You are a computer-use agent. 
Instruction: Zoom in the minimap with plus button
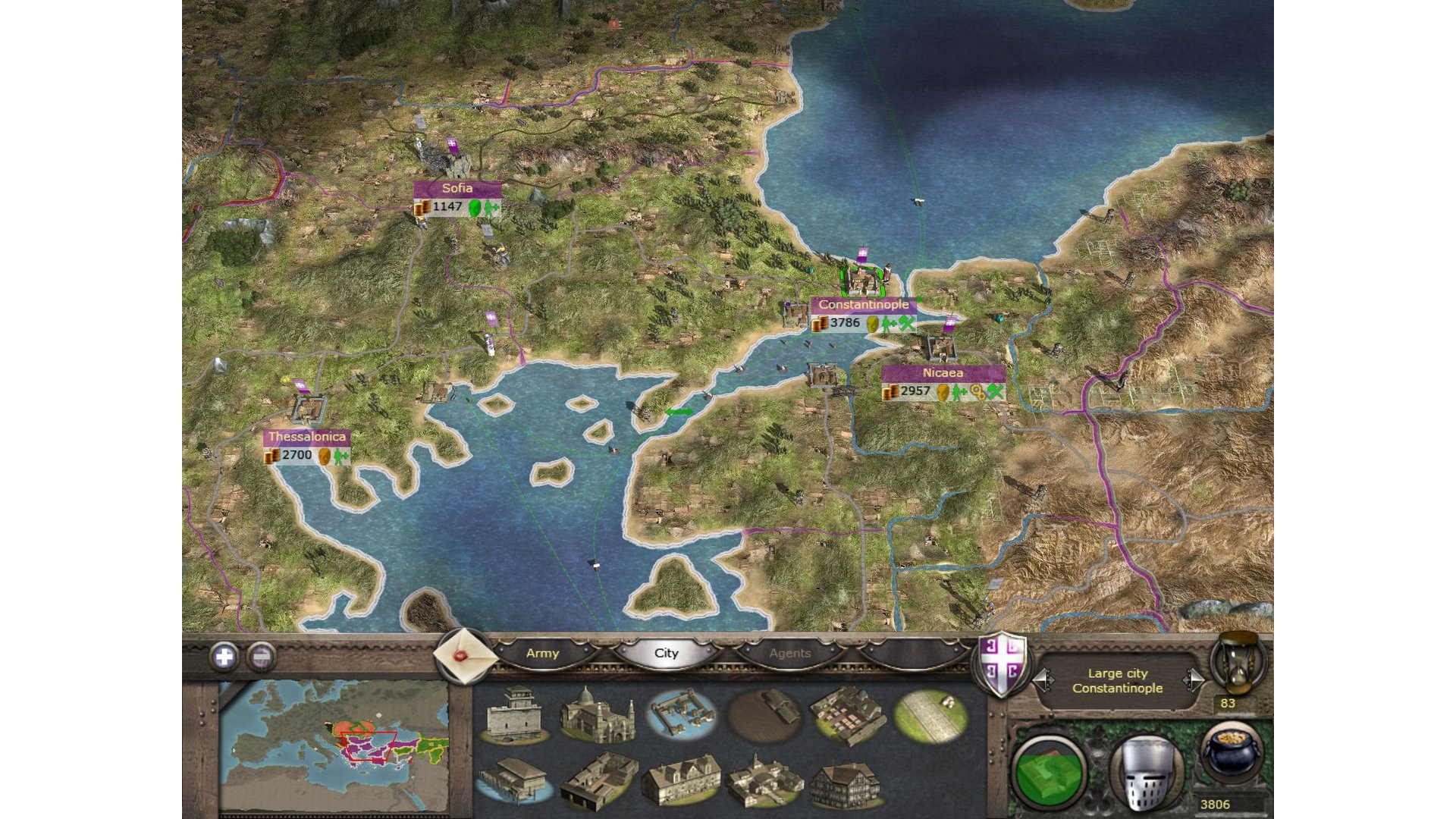tap(224, 657)
